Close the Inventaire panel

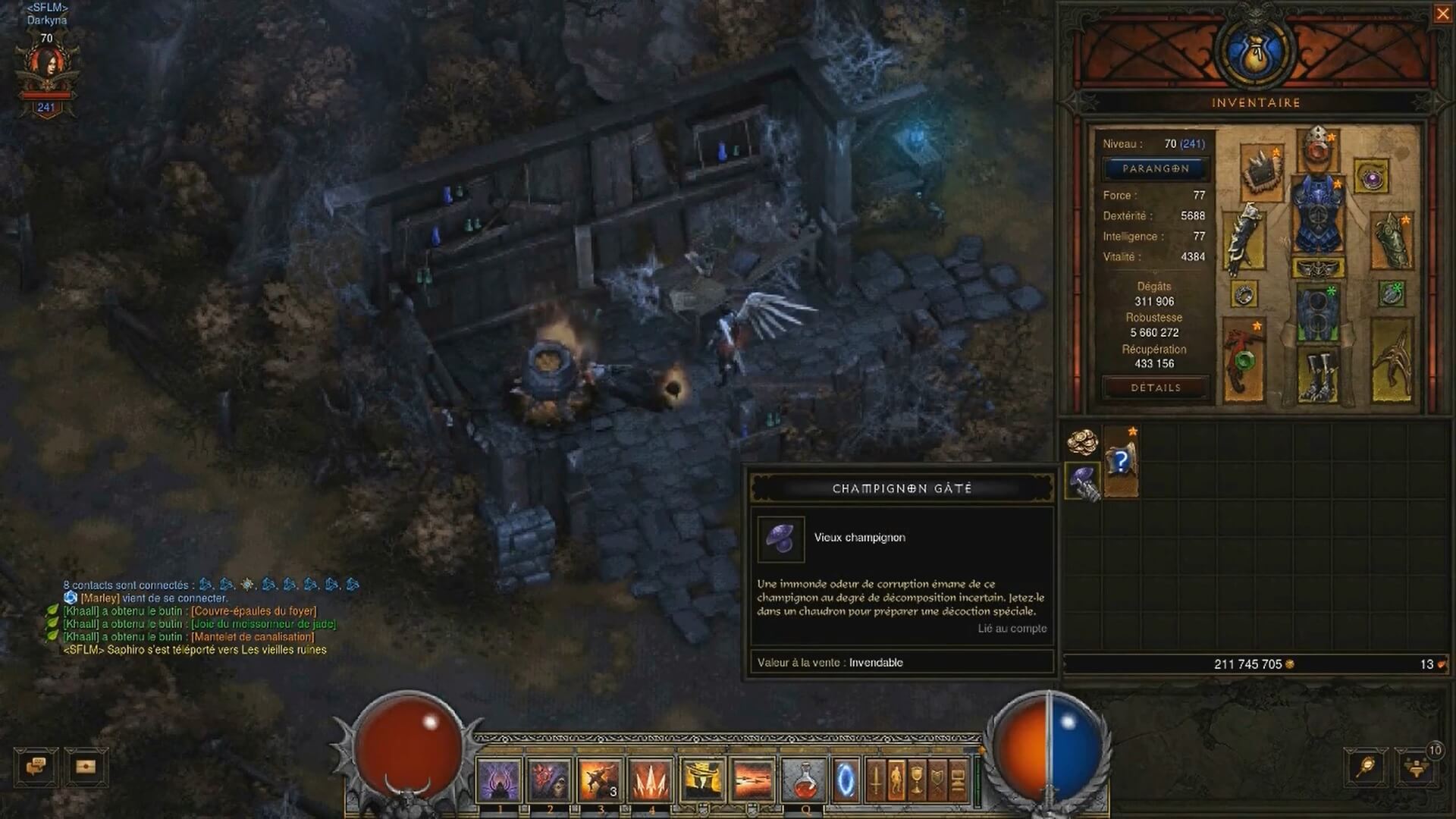point(1442,14)
